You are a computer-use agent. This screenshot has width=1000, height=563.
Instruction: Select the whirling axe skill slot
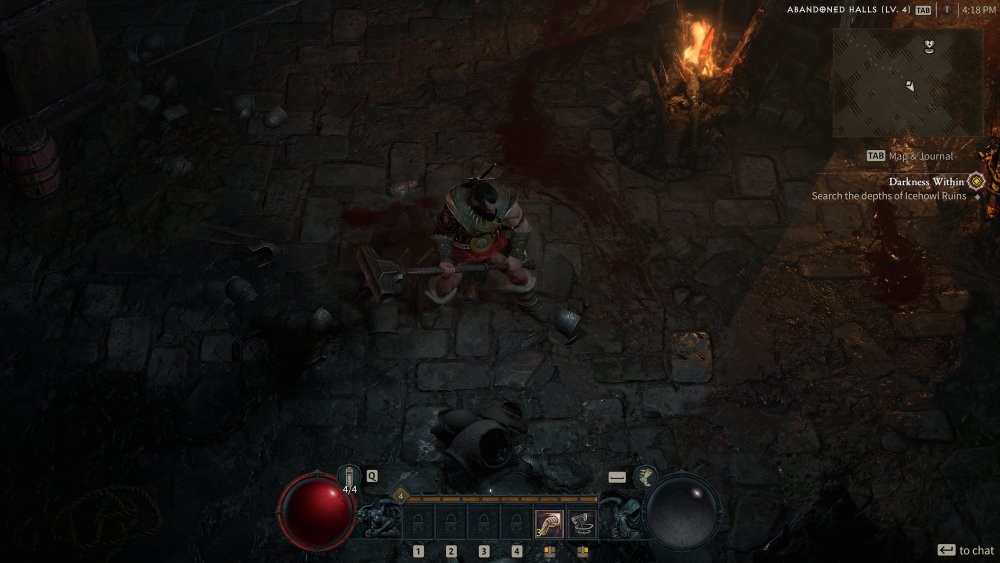581,523
